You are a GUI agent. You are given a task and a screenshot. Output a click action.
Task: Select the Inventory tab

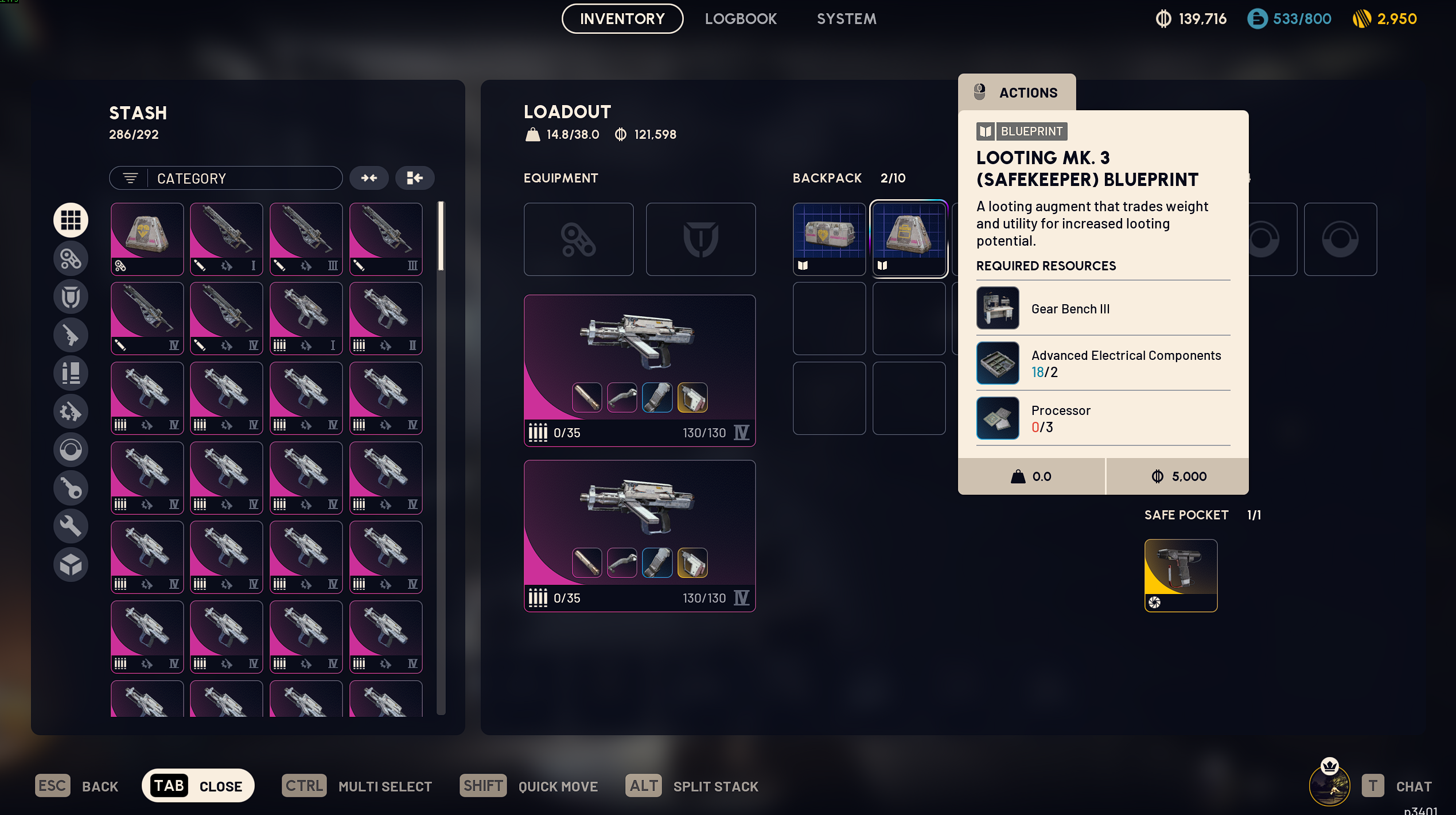[622, 19]
